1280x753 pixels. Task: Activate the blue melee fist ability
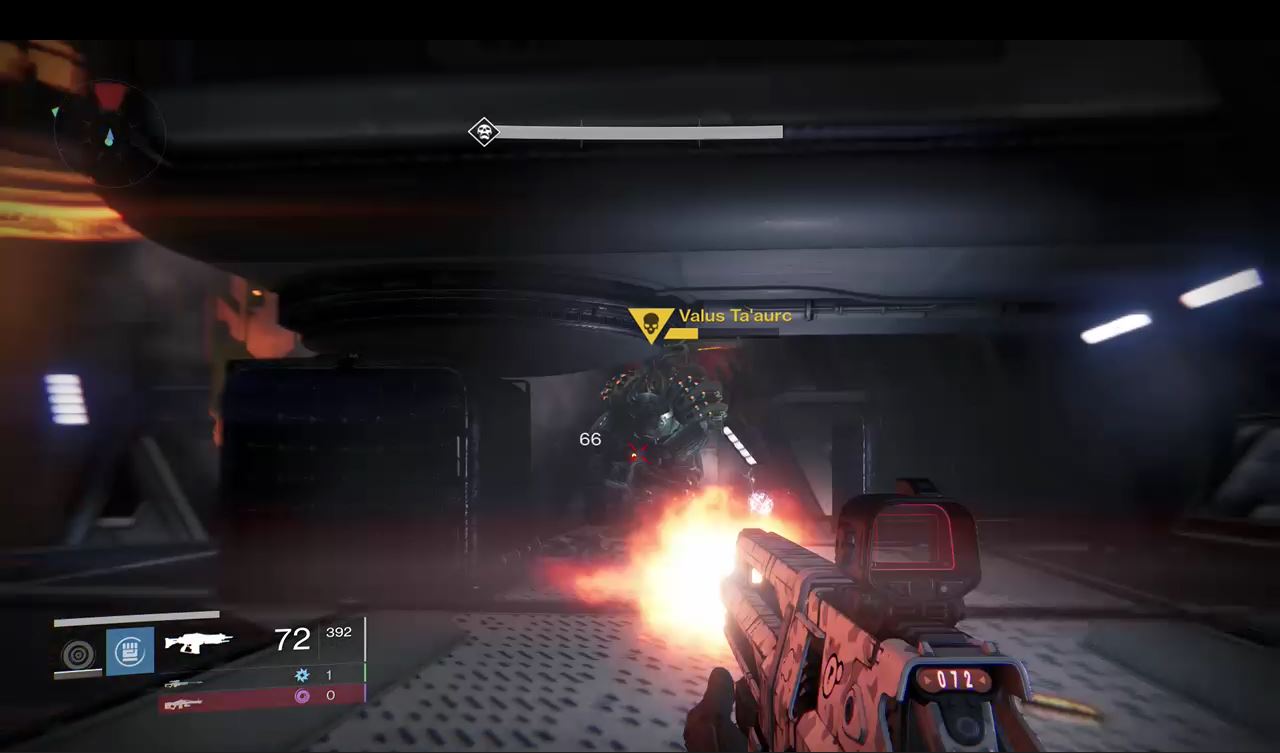coord(130,651)
